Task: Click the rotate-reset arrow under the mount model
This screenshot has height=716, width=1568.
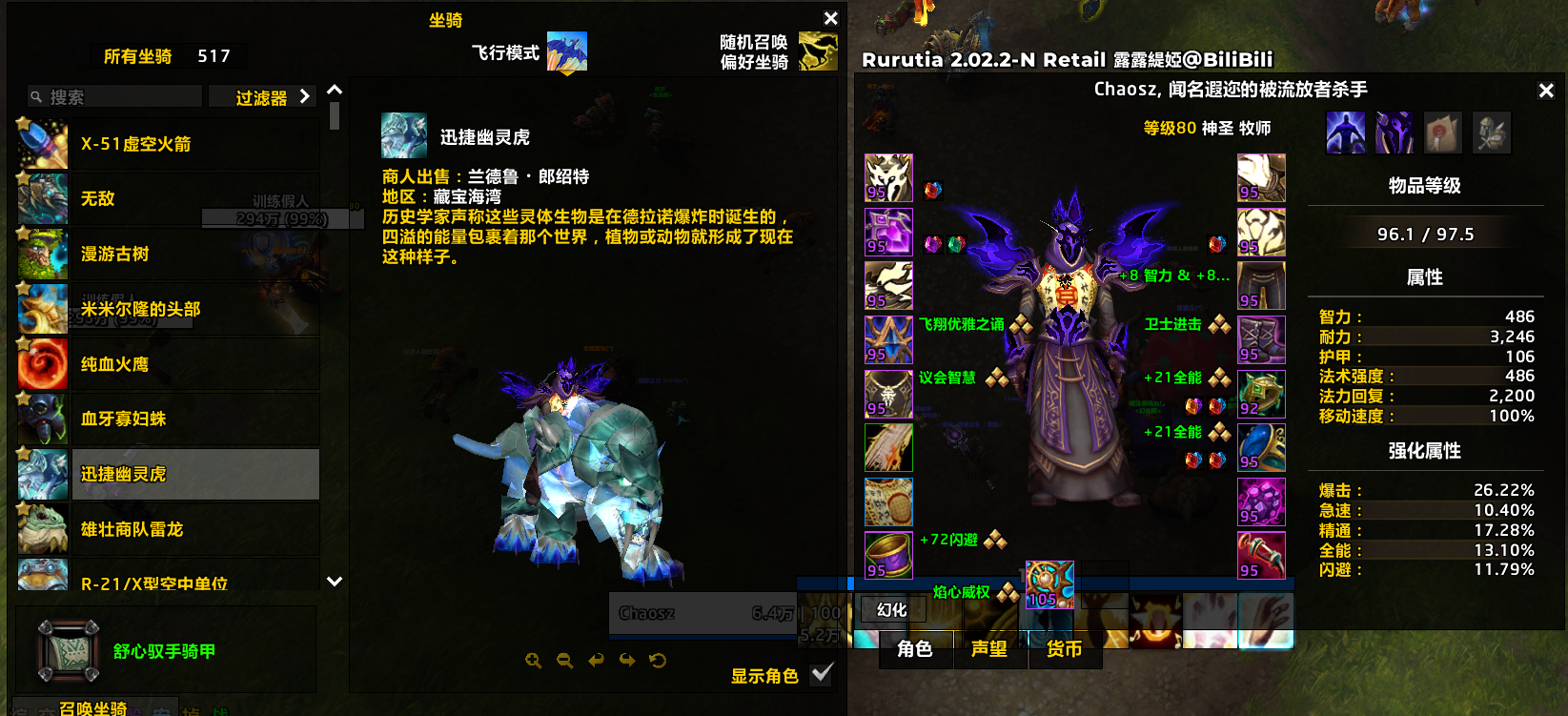Action: click(659, 661)
